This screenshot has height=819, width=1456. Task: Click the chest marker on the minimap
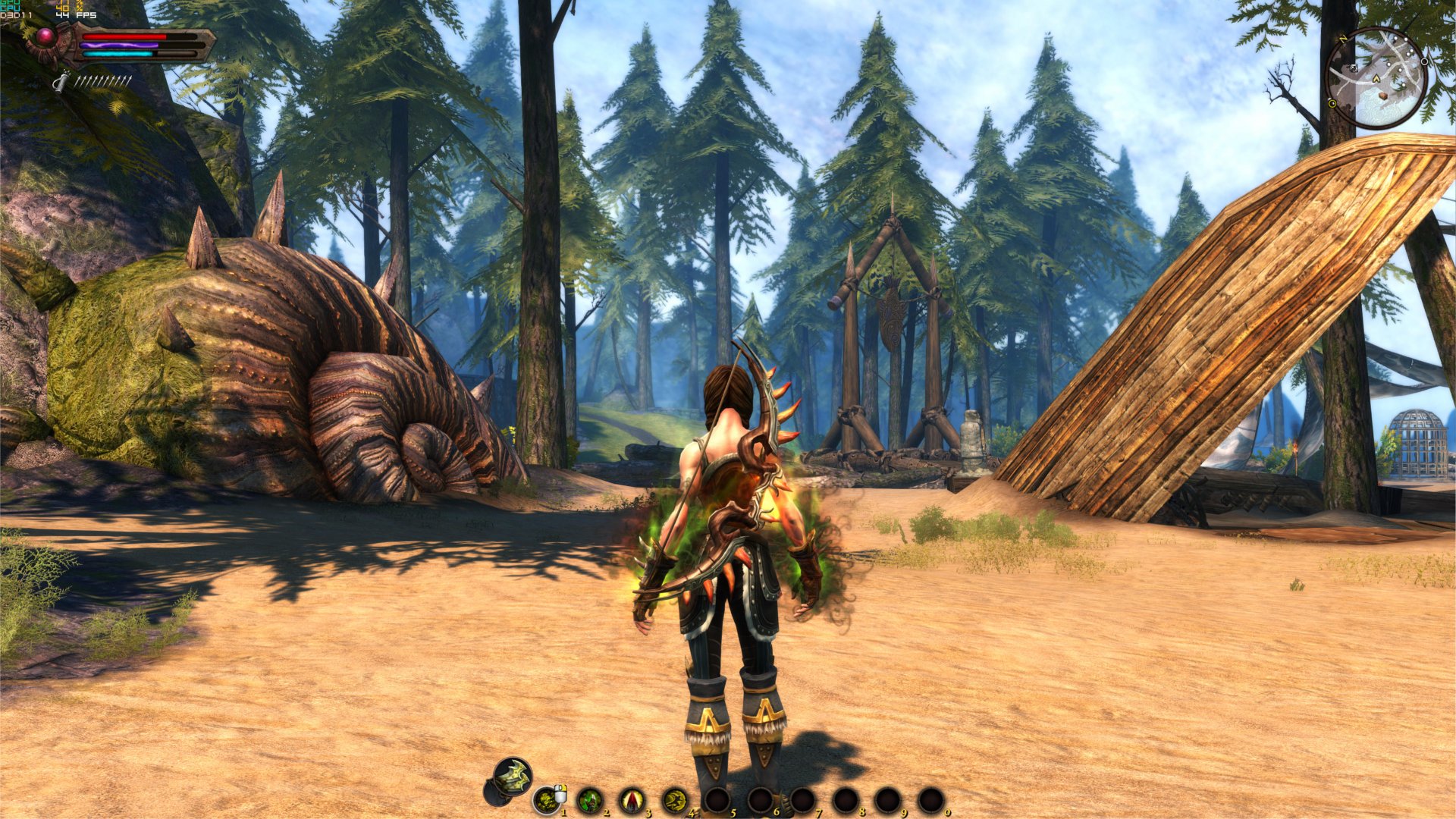pos(1383,96)
